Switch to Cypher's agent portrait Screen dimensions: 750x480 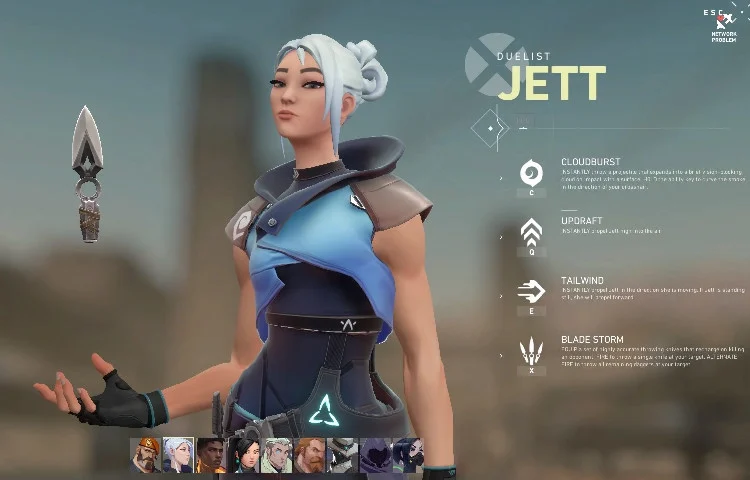[x=343, y=455]
